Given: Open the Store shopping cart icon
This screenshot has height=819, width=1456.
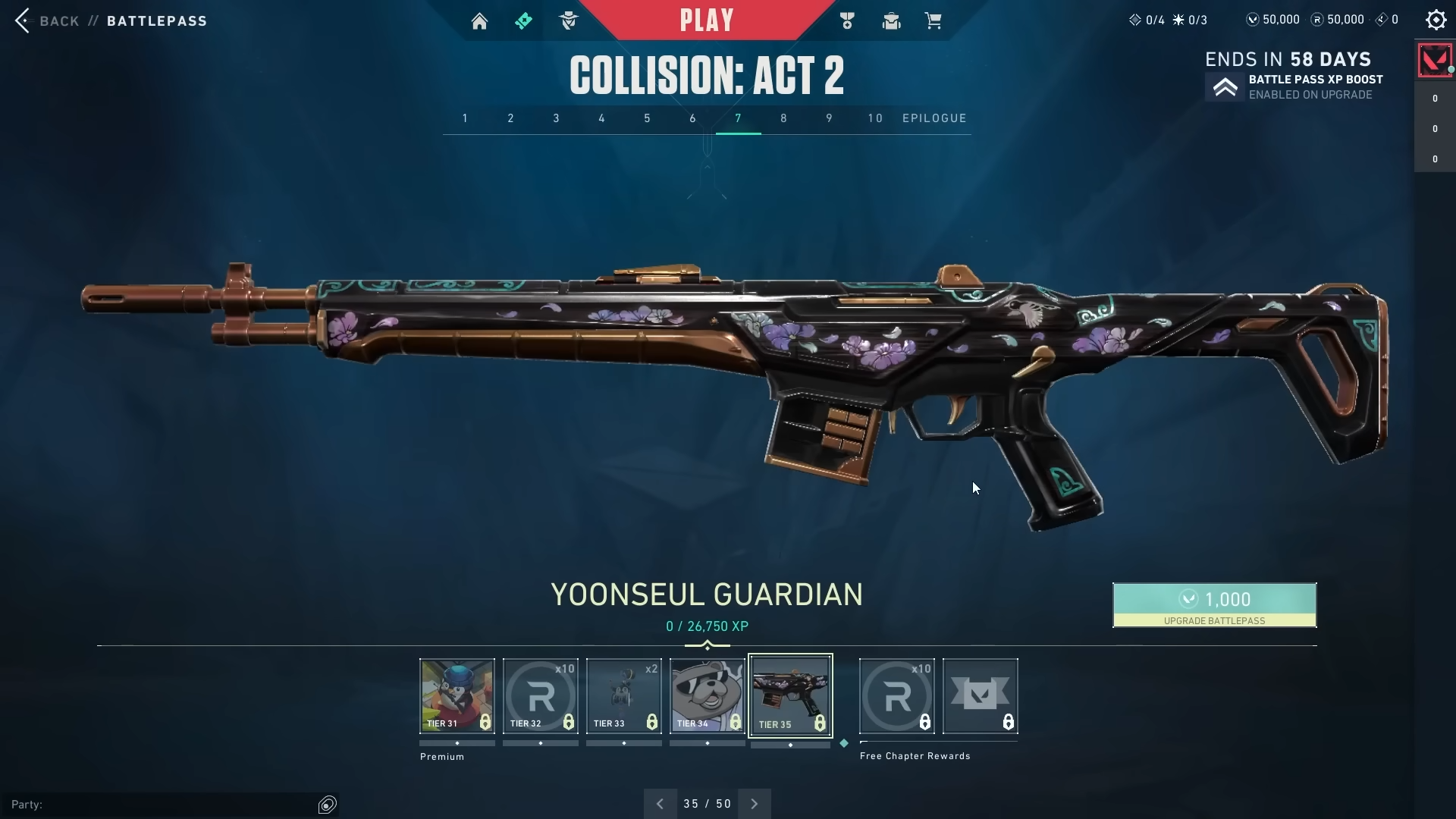Looking at the screenshot, I should click(934, 20).
